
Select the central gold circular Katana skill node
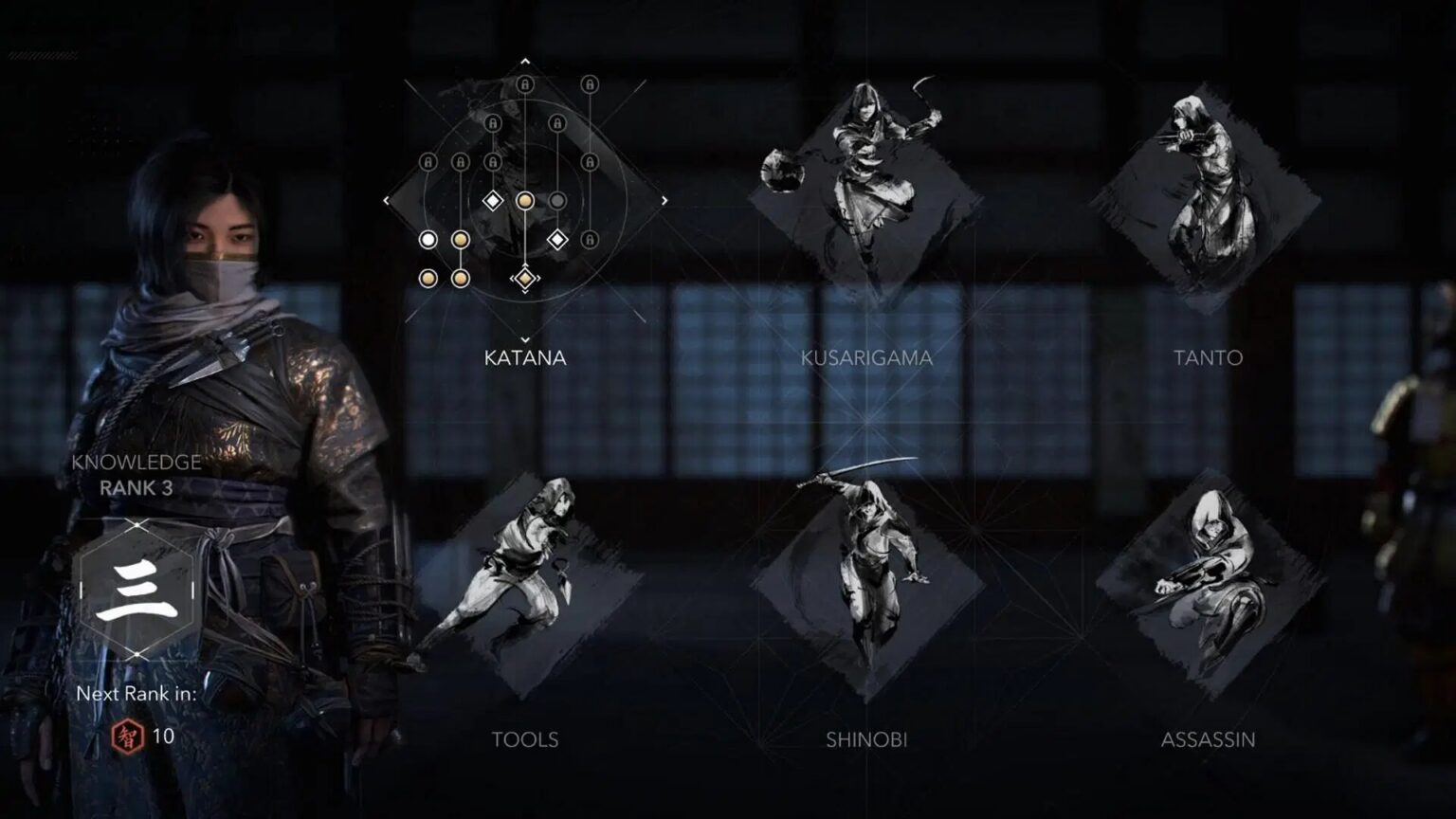(x=525, y=201)
